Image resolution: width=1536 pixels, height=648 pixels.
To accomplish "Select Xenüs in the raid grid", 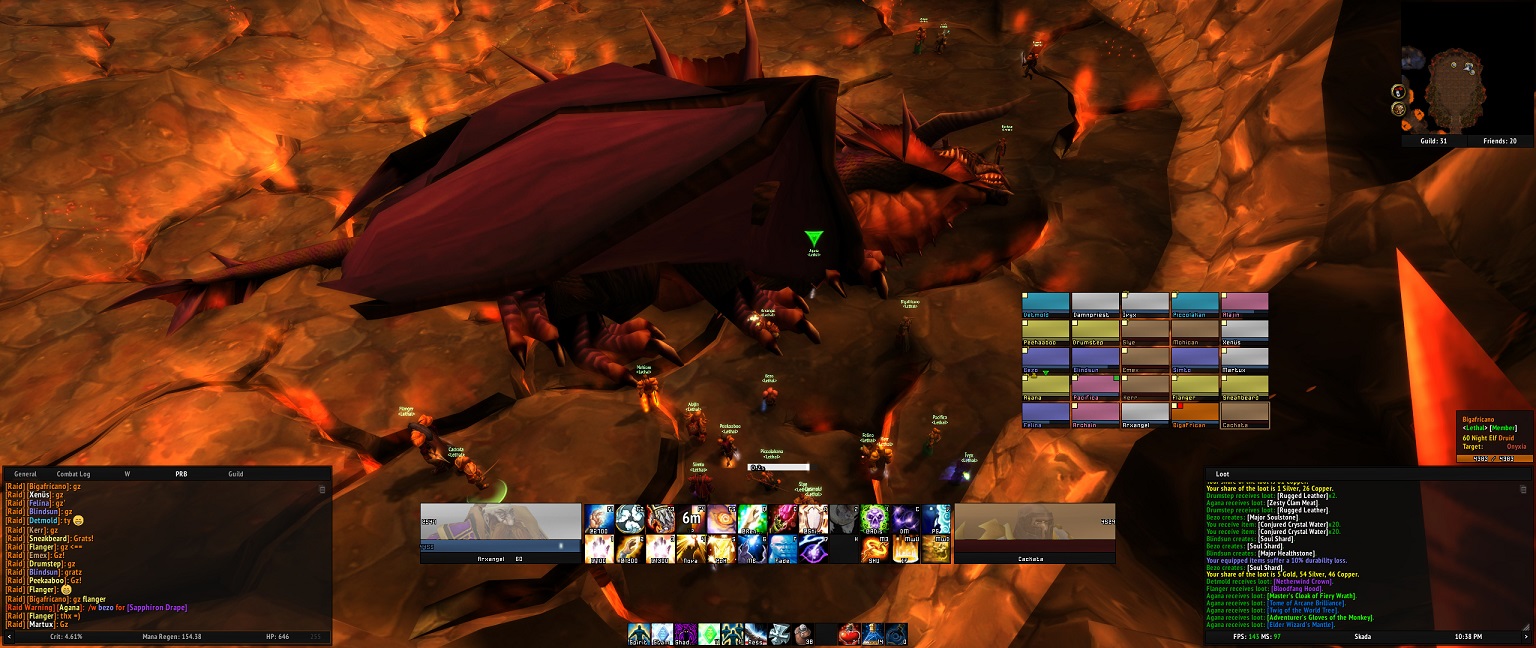I will pyautogui.click(x=1245, y=332).
